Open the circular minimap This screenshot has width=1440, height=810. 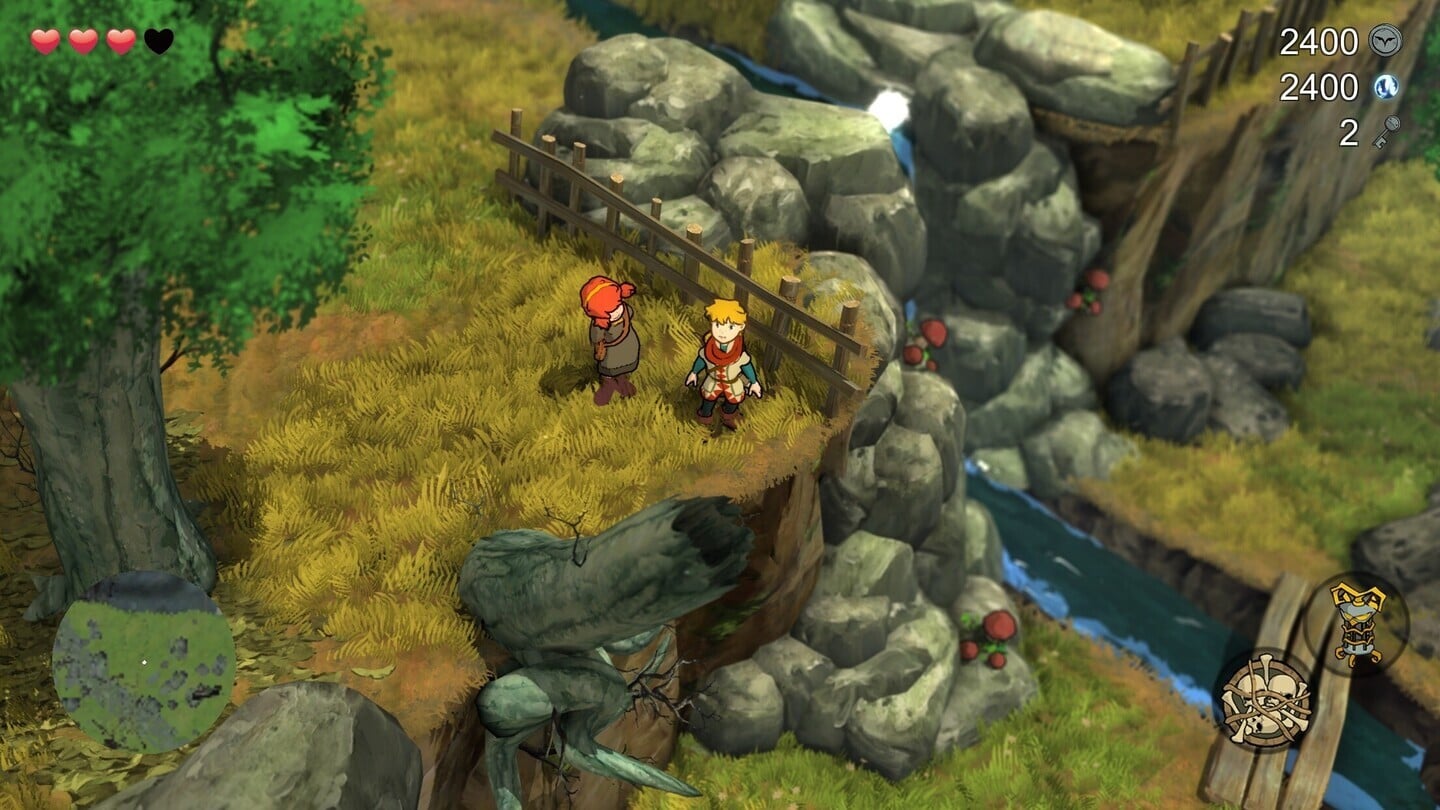point(144,662)
